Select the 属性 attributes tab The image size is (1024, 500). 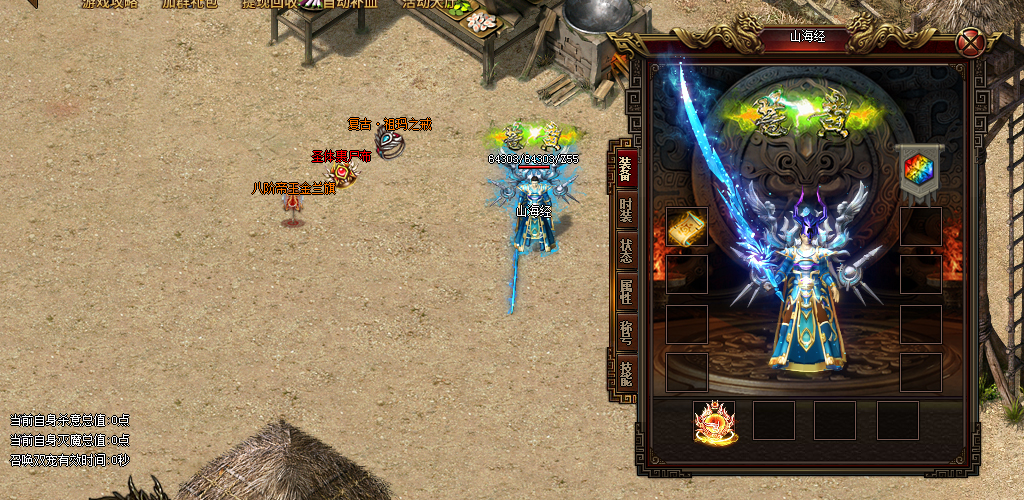625,292
